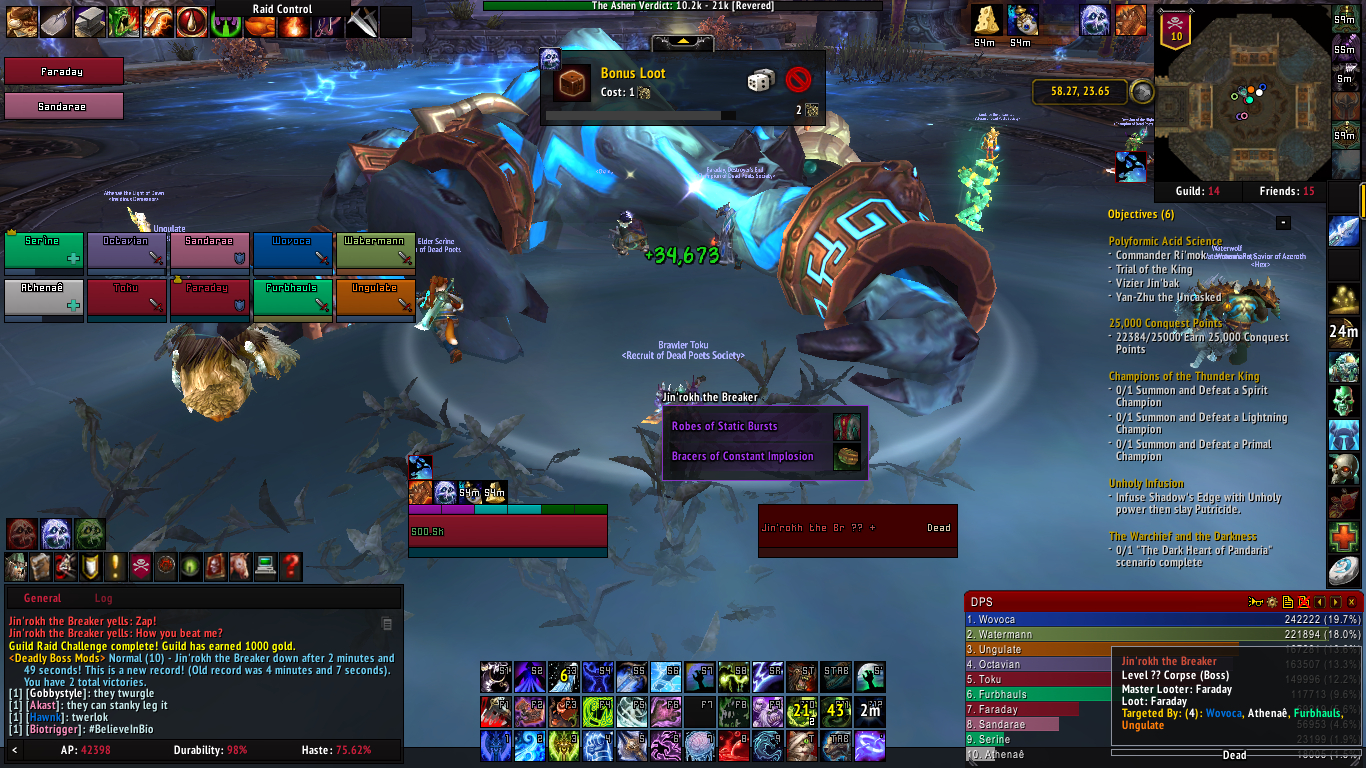The height and width of the screenshot is (768, 1366).
Task: Collapse the Objectives tracker
Action: [1283, 222]
